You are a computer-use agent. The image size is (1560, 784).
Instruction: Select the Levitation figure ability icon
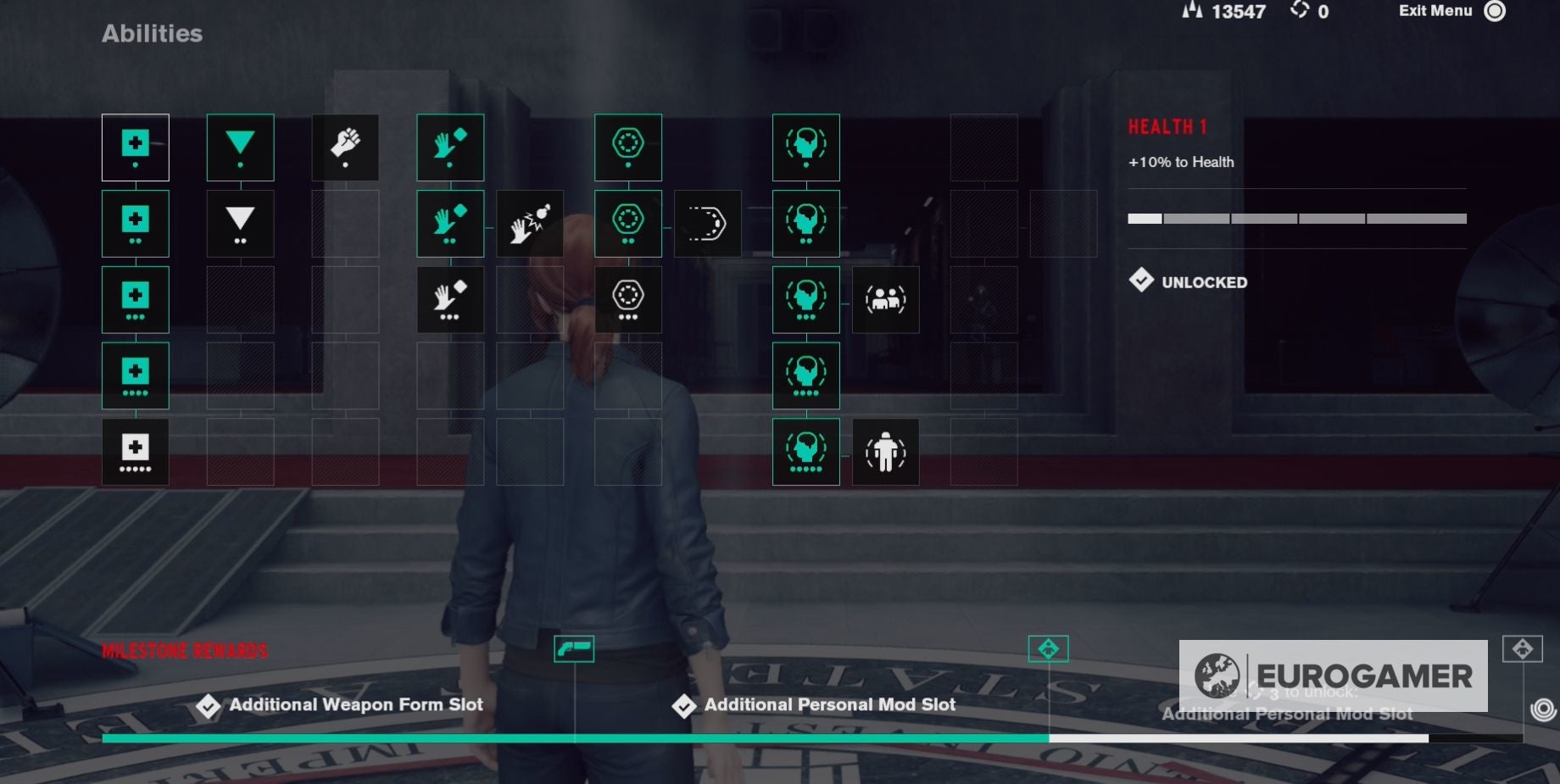coord(886,452)
